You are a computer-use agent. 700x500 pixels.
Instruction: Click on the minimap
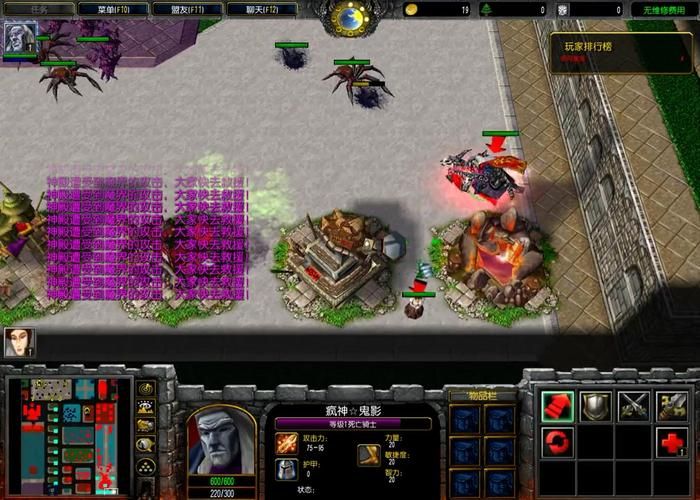pos(68,425)
